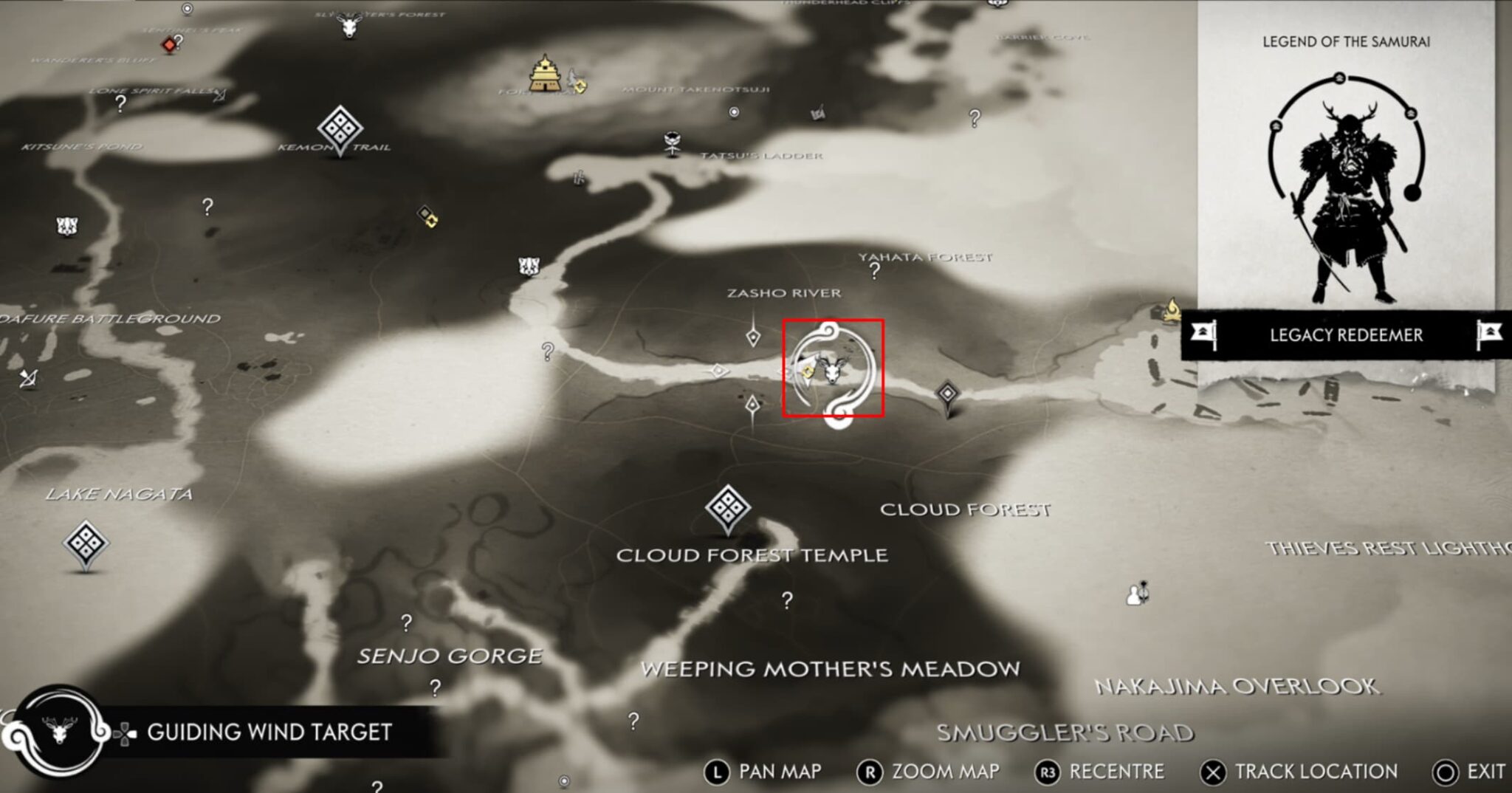Select the yellow collectible diamonds southeast of Kemon Trail
1512x793 pixels.
coord(428,217)
